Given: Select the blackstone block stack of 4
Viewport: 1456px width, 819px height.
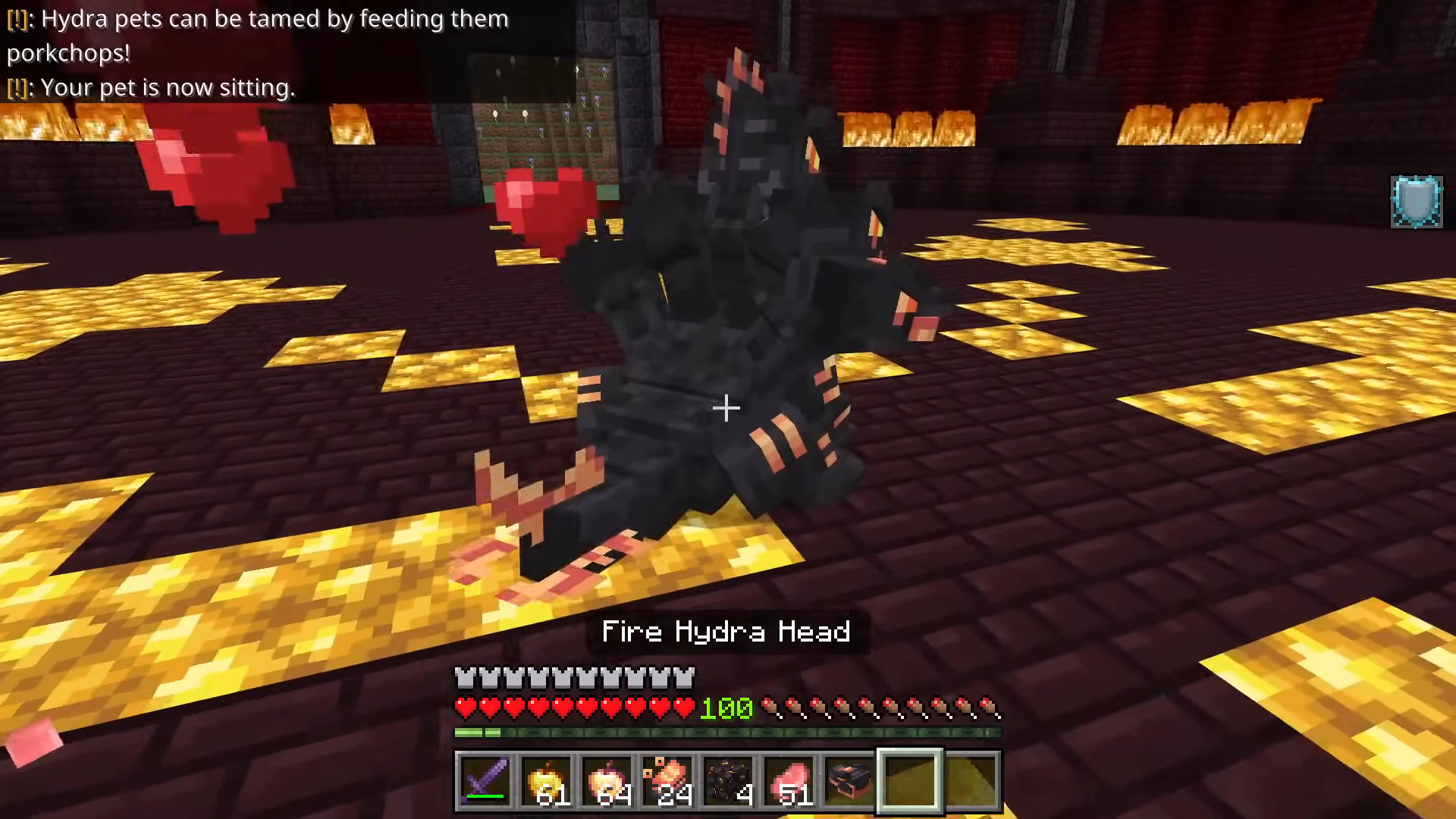Looking at the screenshot, I should pyautogui.click(x=729, y=781).
